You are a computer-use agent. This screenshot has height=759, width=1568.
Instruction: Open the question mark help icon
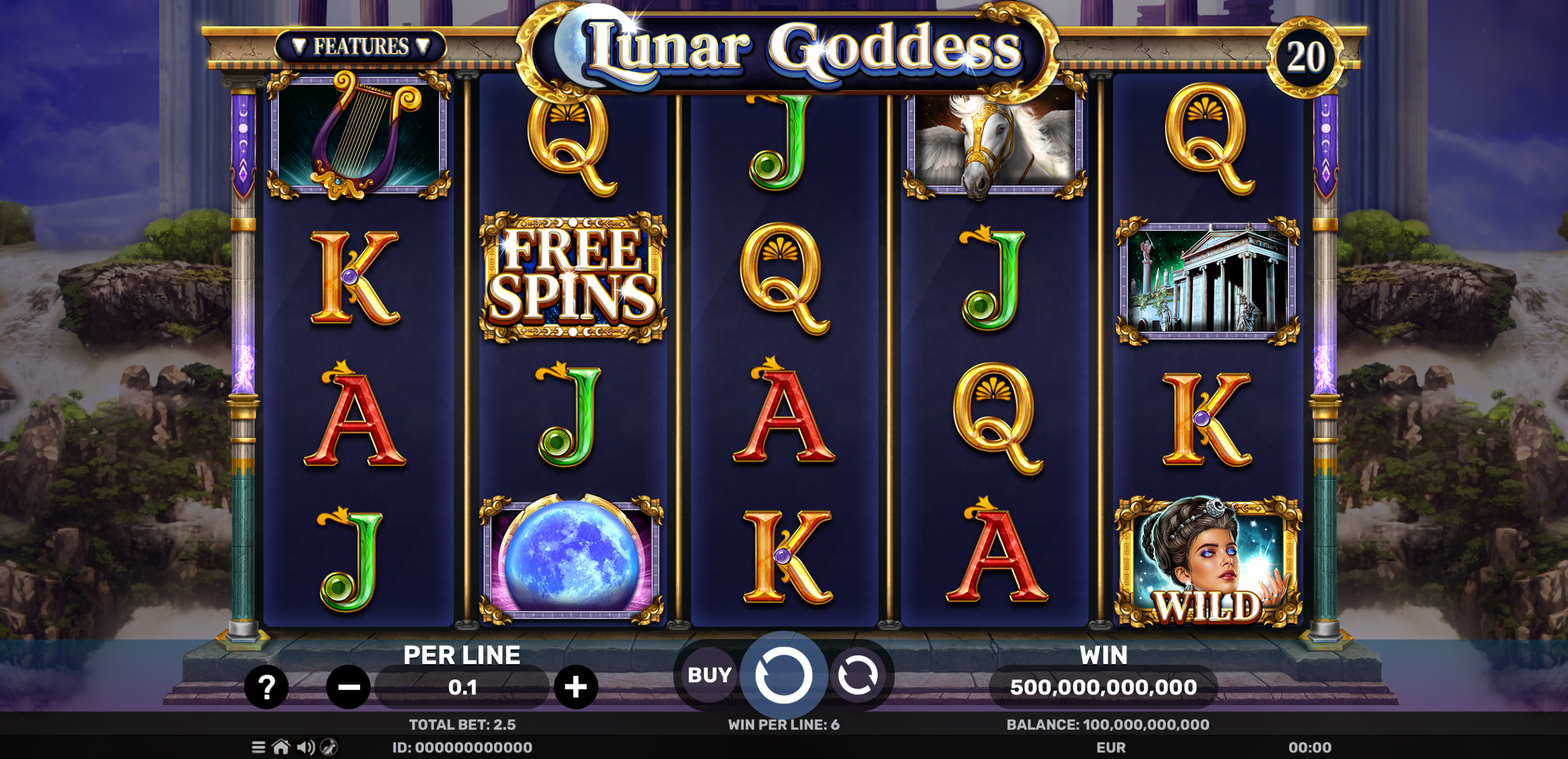click(266, 687)
